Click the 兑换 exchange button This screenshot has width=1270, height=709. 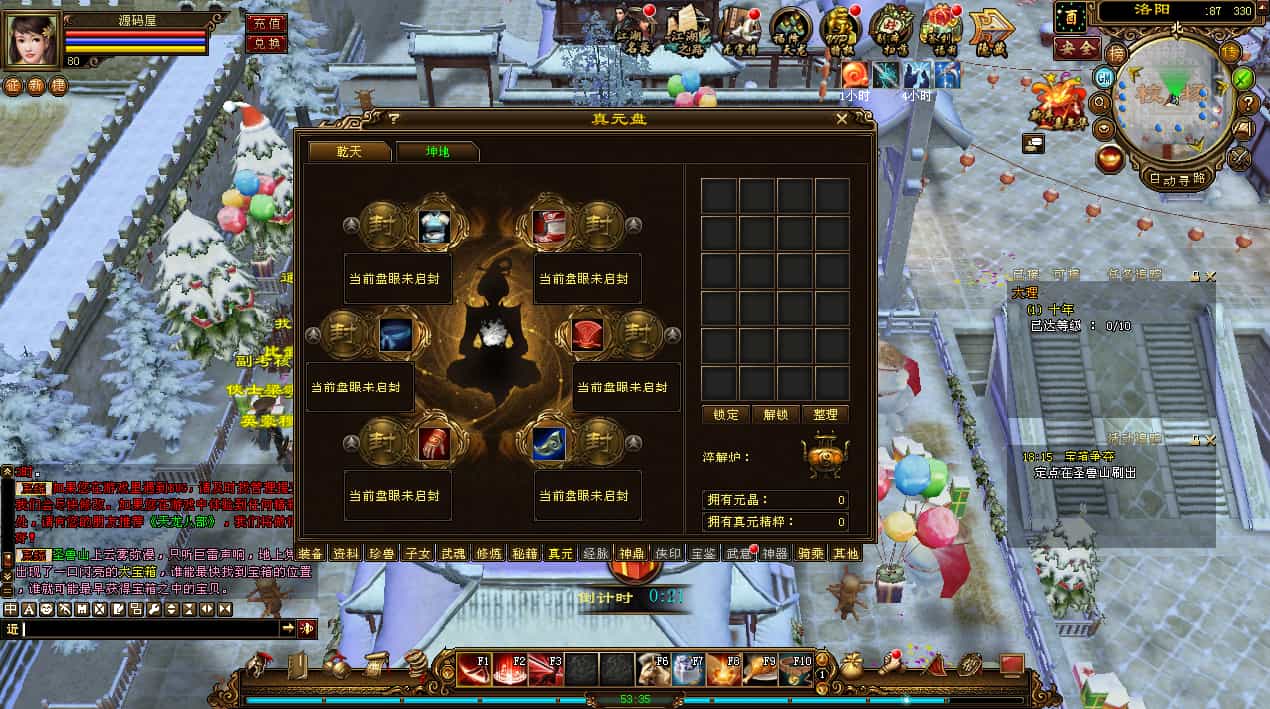pos(266,44)
